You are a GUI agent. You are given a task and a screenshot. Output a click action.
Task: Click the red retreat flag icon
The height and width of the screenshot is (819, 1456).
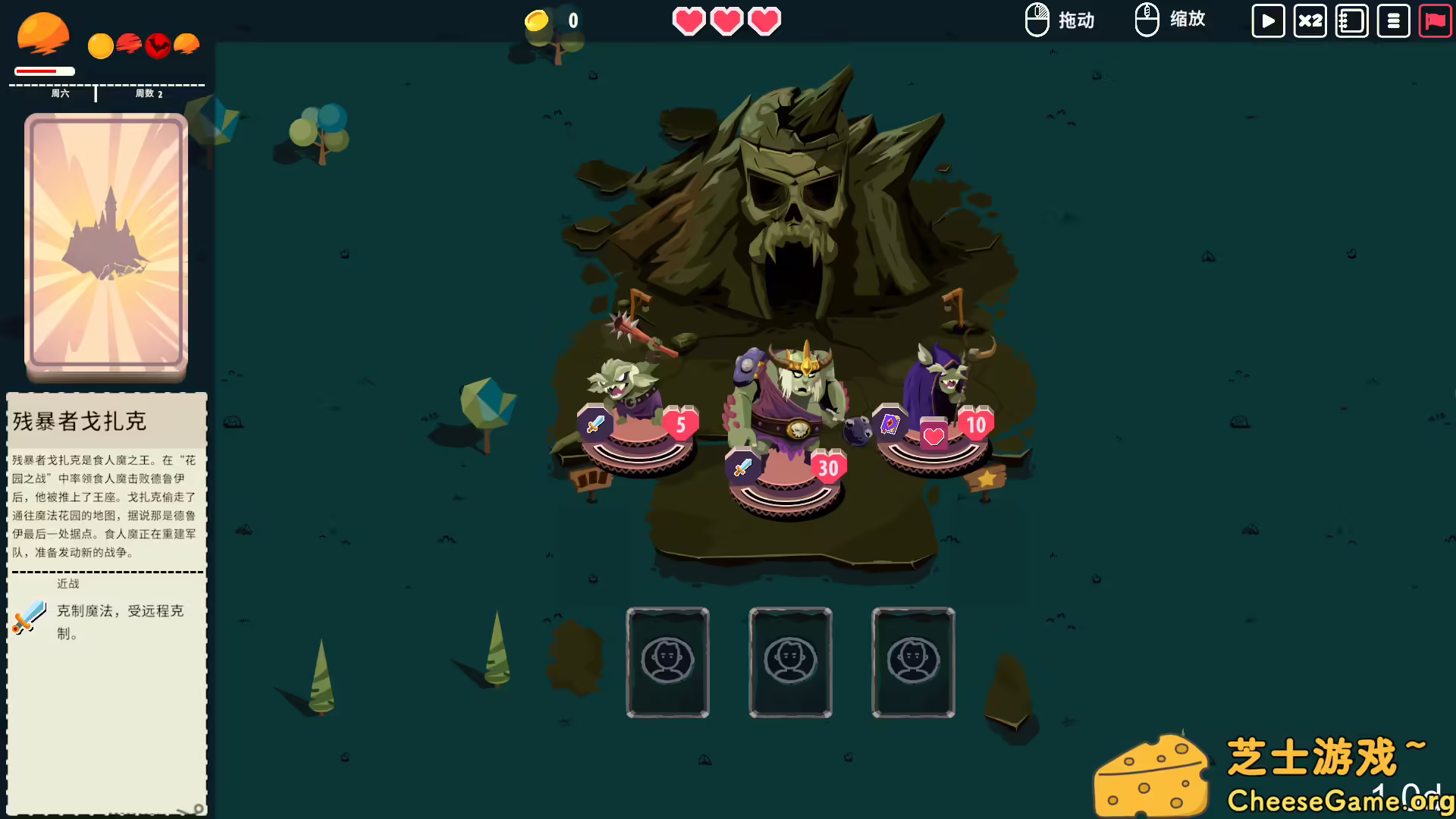tap(1435, 20)
